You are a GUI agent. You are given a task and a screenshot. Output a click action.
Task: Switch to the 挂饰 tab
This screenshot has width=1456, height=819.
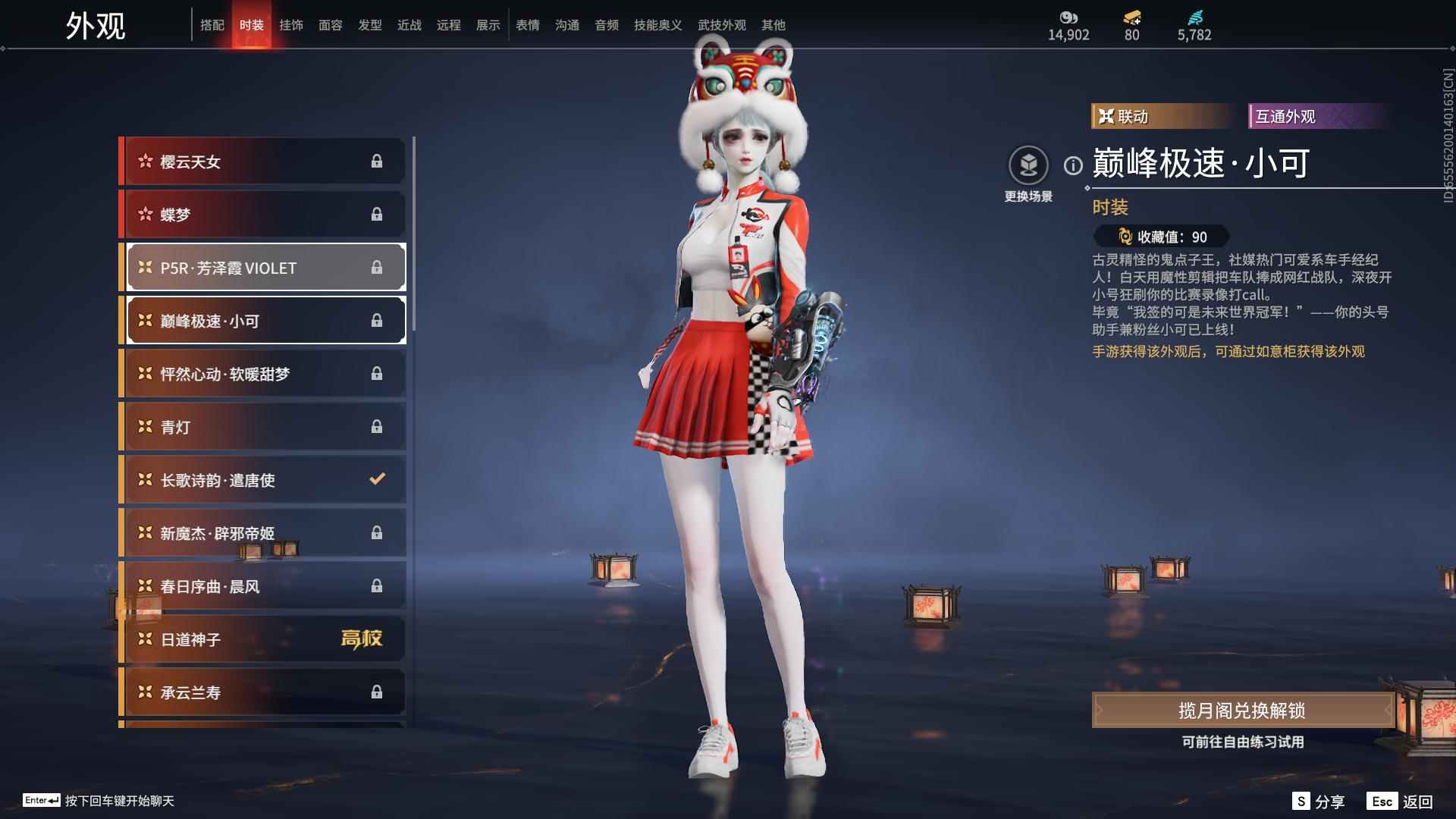[x=291, y=24]
